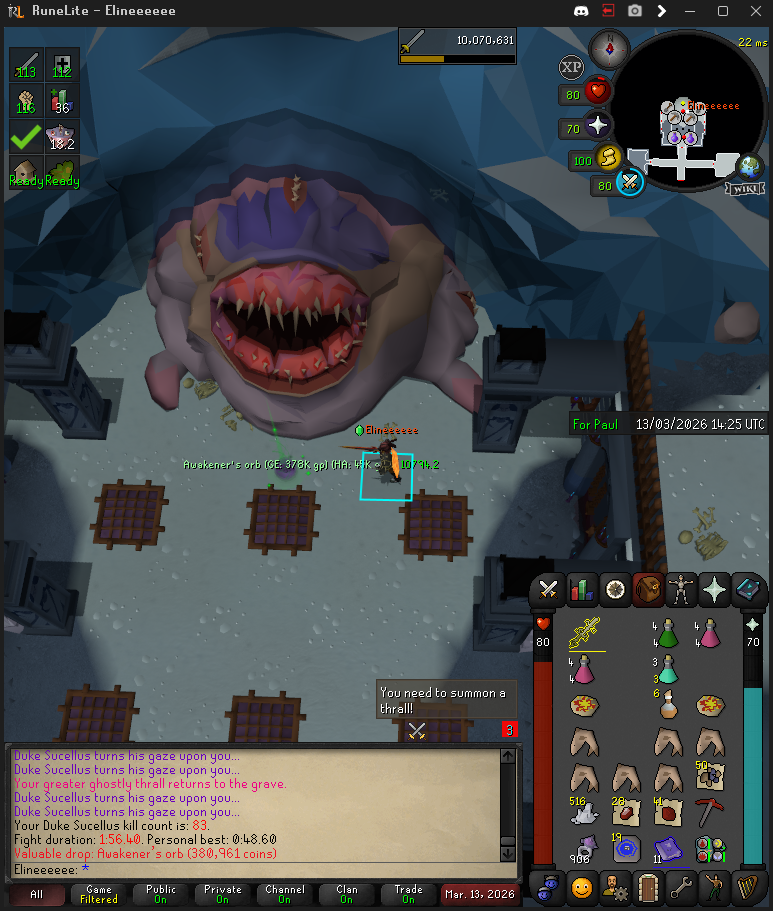Open the world map globe
The width and height of the screenshot is (773, 911).
pos(749,166)
